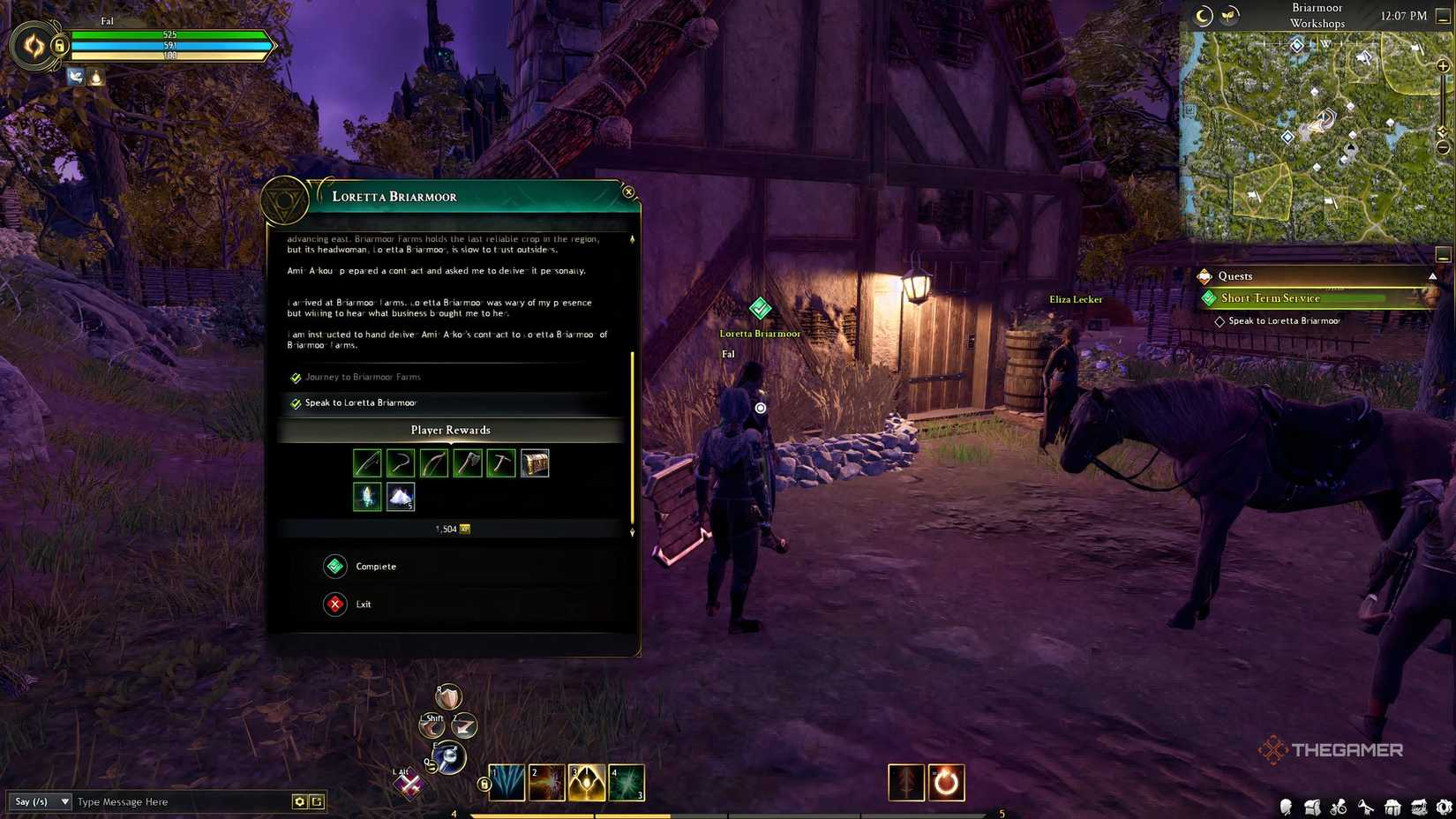1456x819 pixels.
Task: Toggle chat settings via the gear next to chat
Action: [x=300, y=801]
